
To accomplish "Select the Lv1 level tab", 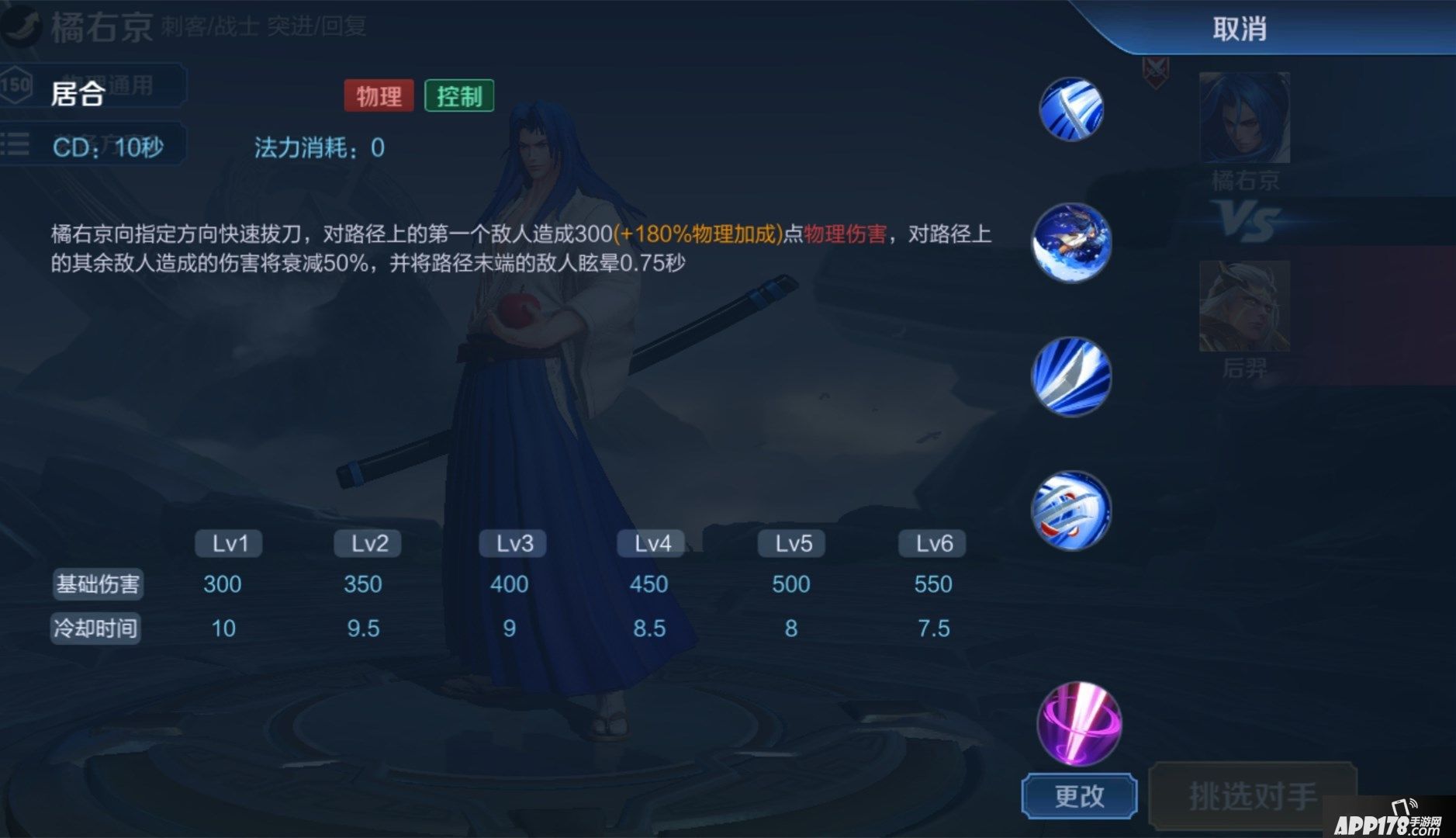I will [227, 543].
